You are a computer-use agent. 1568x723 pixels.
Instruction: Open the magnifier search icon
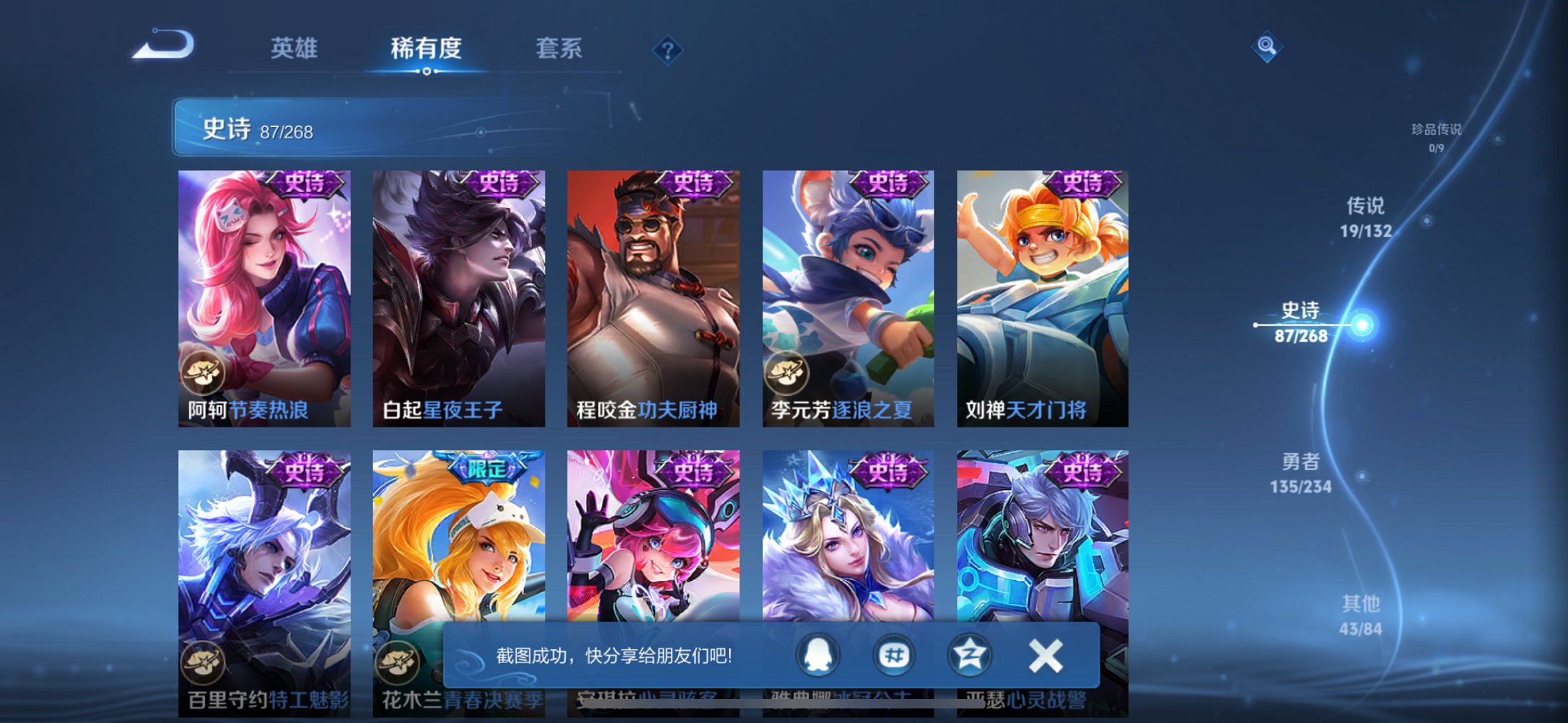1266,45
